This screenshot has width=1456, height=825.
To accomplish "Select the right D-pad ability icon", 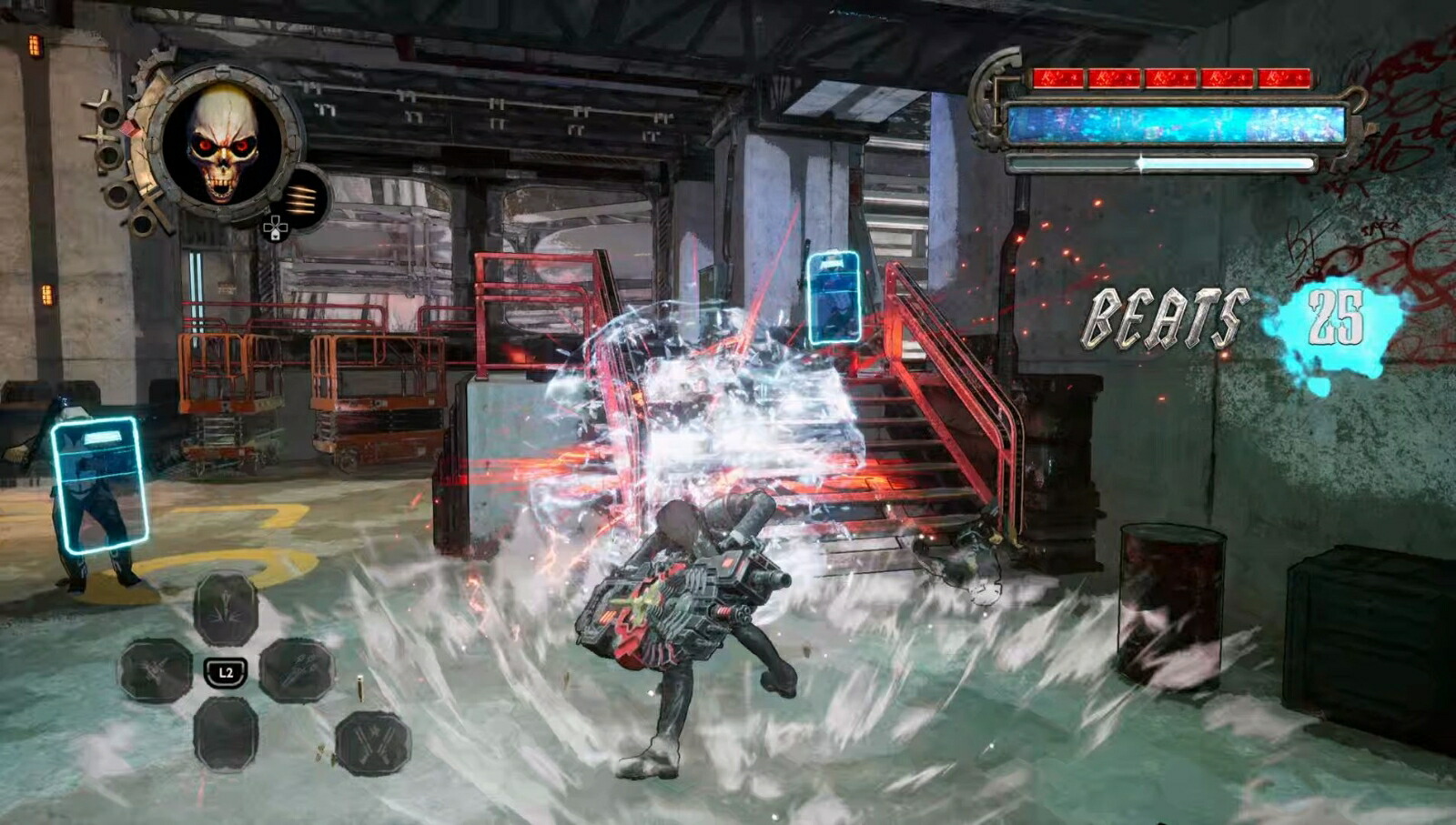I will pyautogui.click(x=298, y=669).
